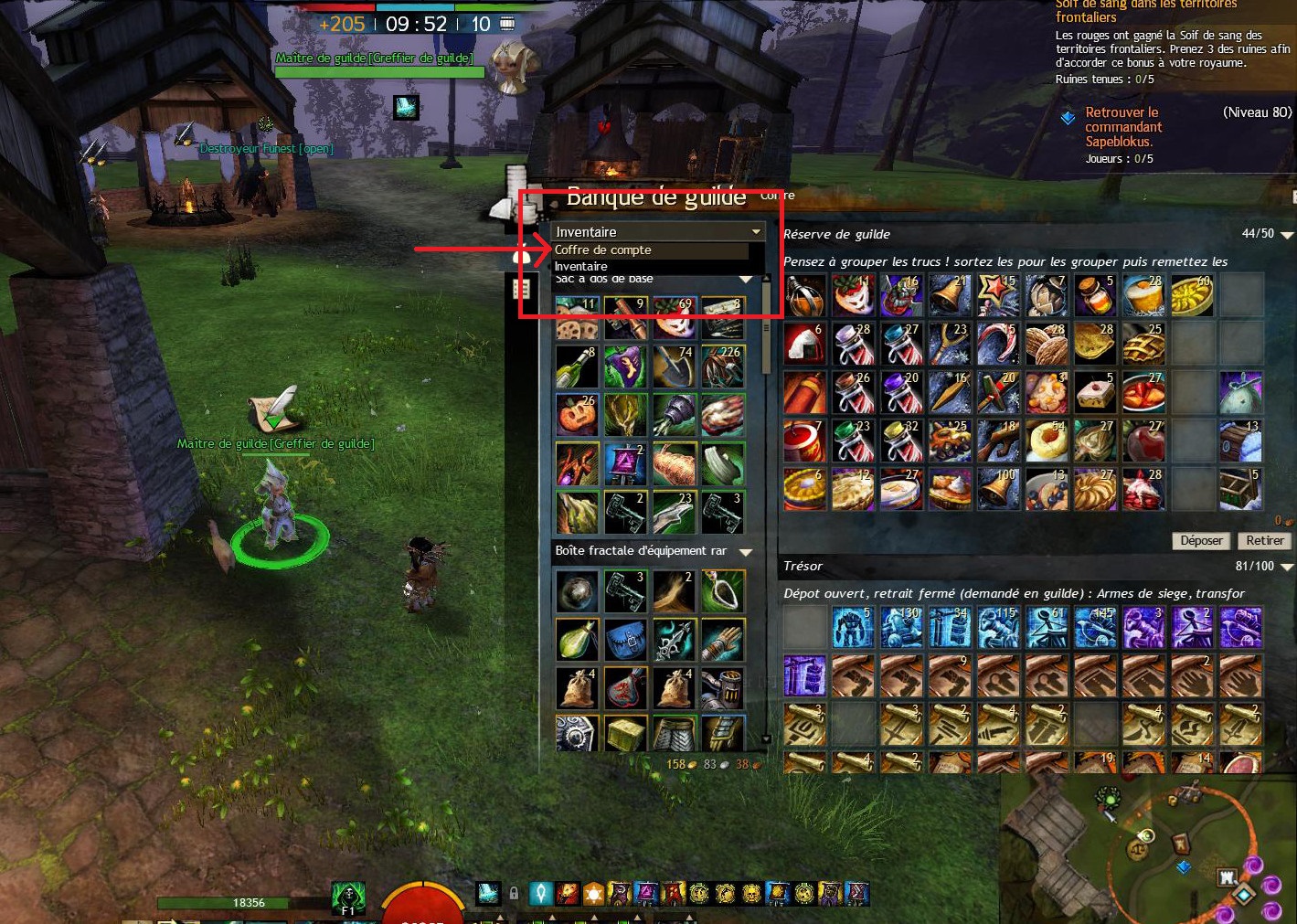Viewport: 1297px width, 924px height.
Task: Click the Déposer button
Action: click(1200, 540)
